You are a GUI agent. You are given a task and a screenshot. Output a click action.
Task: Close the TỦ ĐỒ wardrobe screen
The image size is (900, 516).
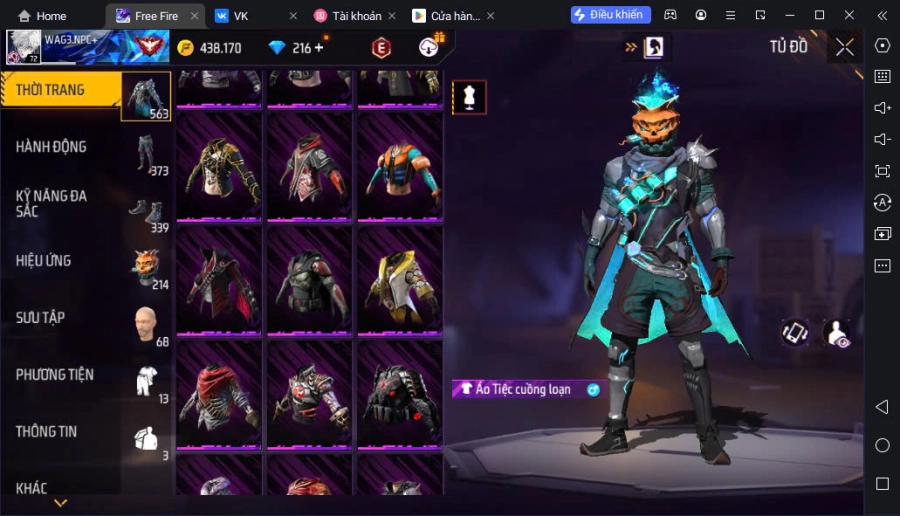click(845, 47)
